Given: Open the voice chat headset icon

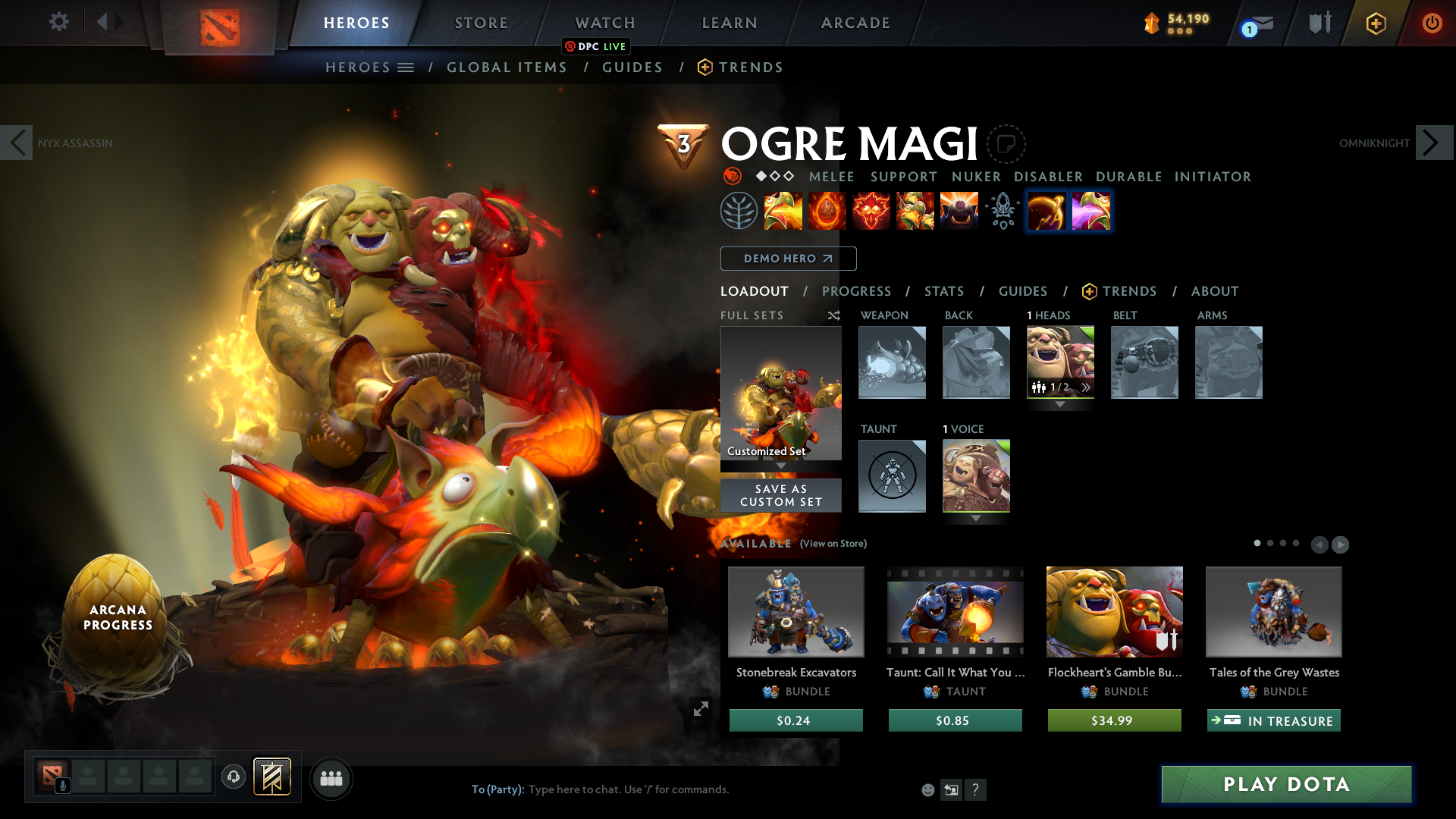Looking at the screenshot, I should [x=233, y=777].
